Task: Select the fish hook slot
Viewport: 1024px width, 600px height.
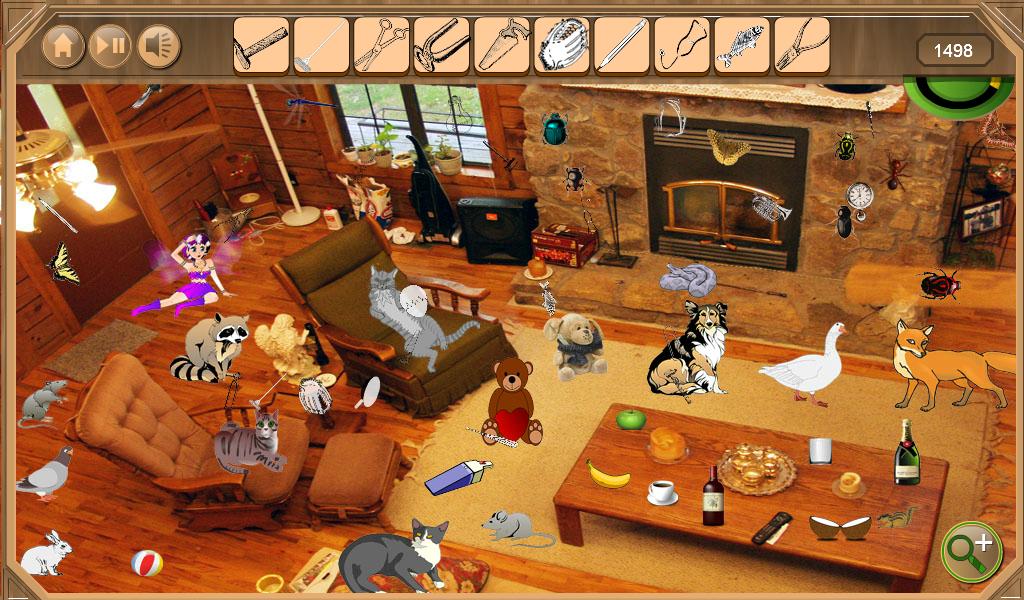Action: [681, 46]
